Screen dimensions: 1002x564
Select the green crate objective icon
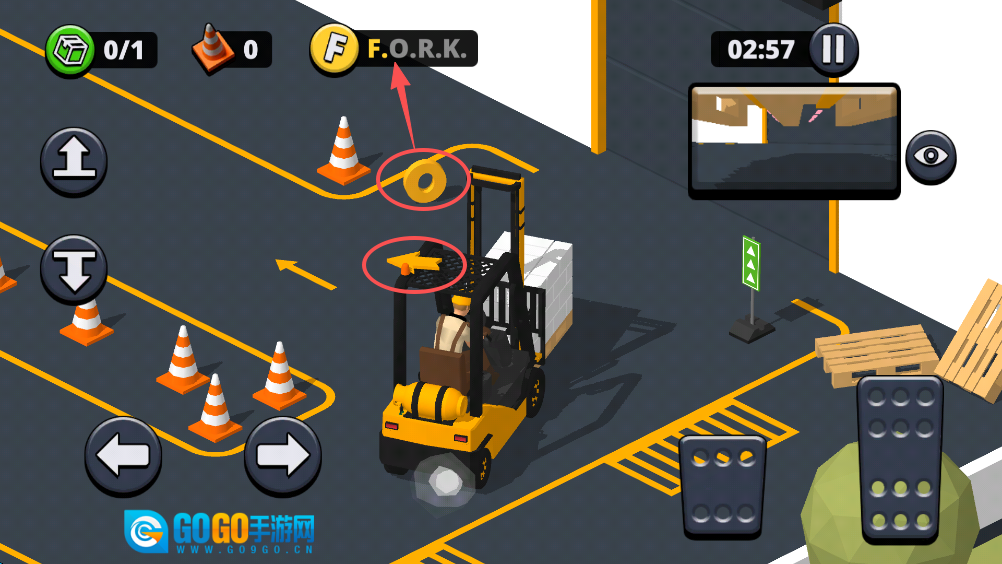70,50
